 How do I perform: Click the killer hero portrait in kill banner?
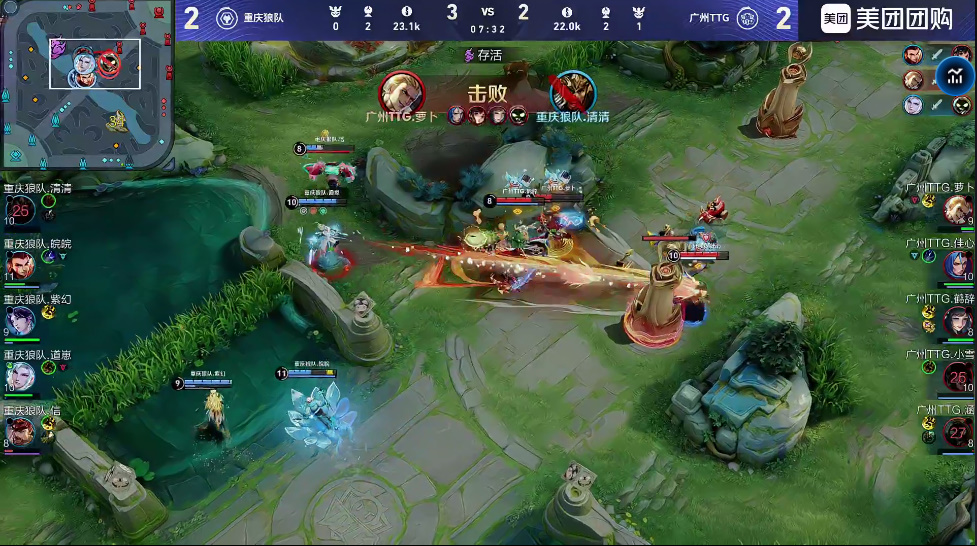(400, 93)
